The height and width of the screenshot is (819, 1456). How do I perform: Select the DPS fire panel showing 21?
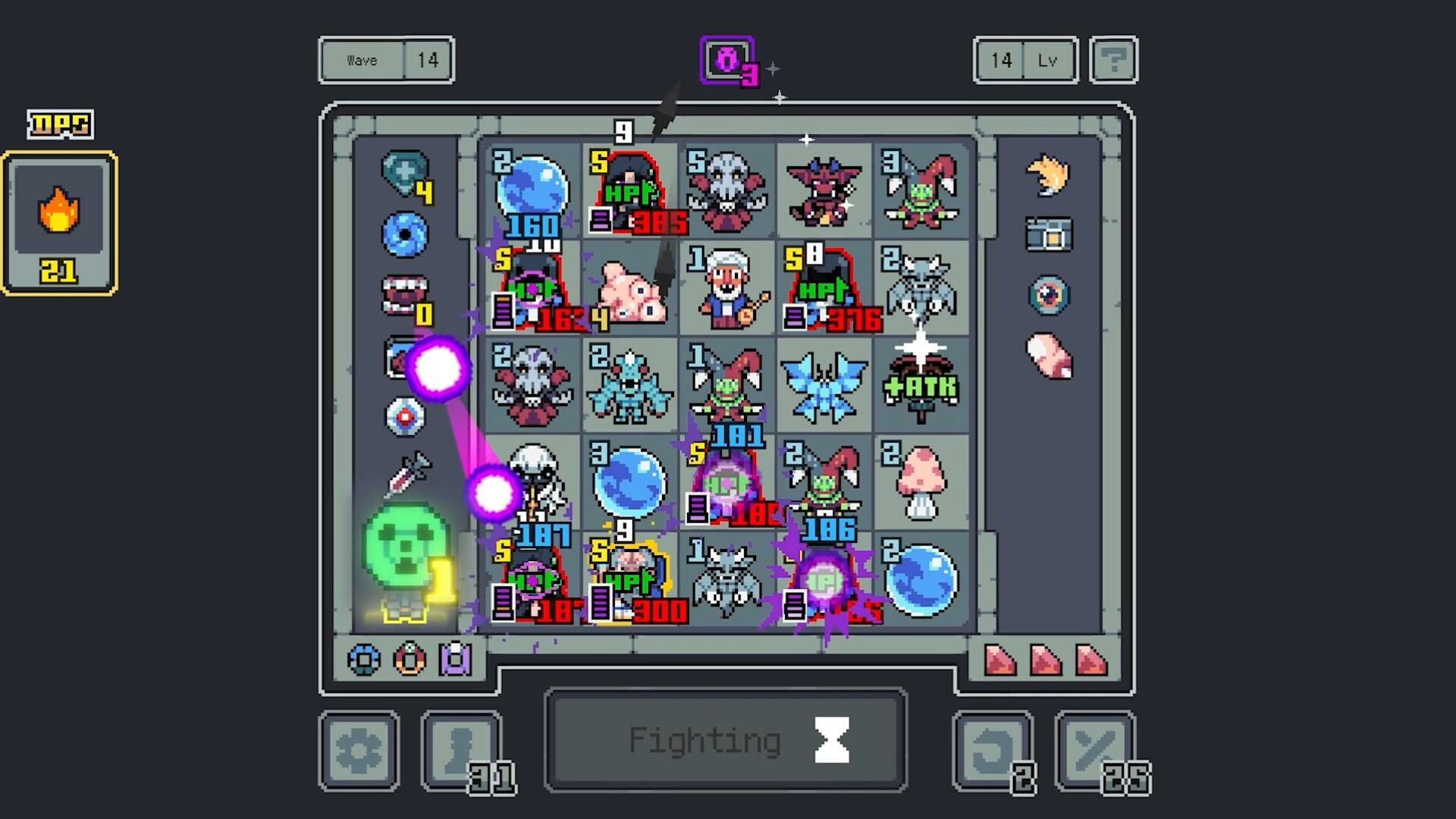[x=59, y=220]
